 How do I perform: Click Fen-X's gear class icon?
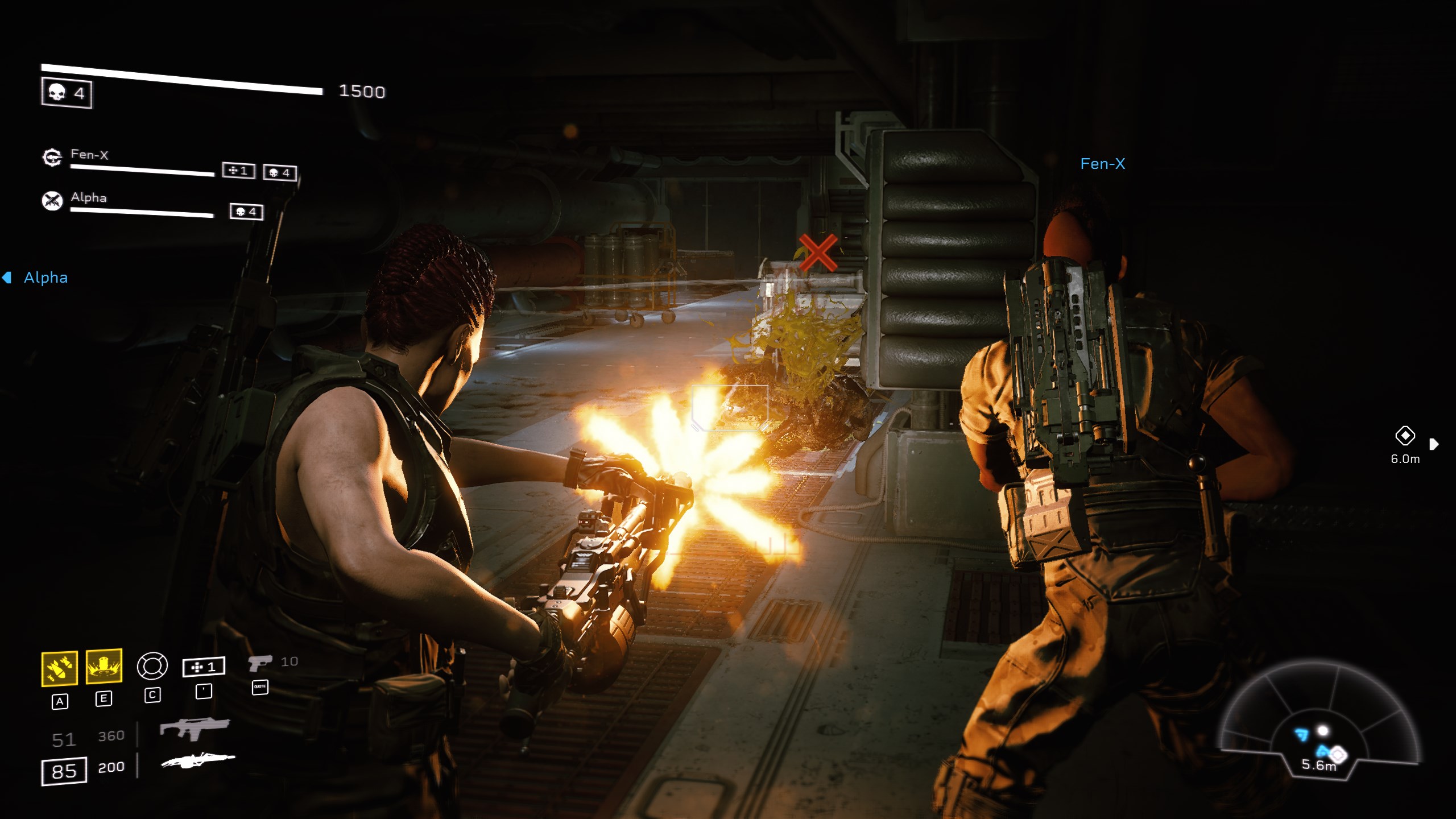coord(52,158)
